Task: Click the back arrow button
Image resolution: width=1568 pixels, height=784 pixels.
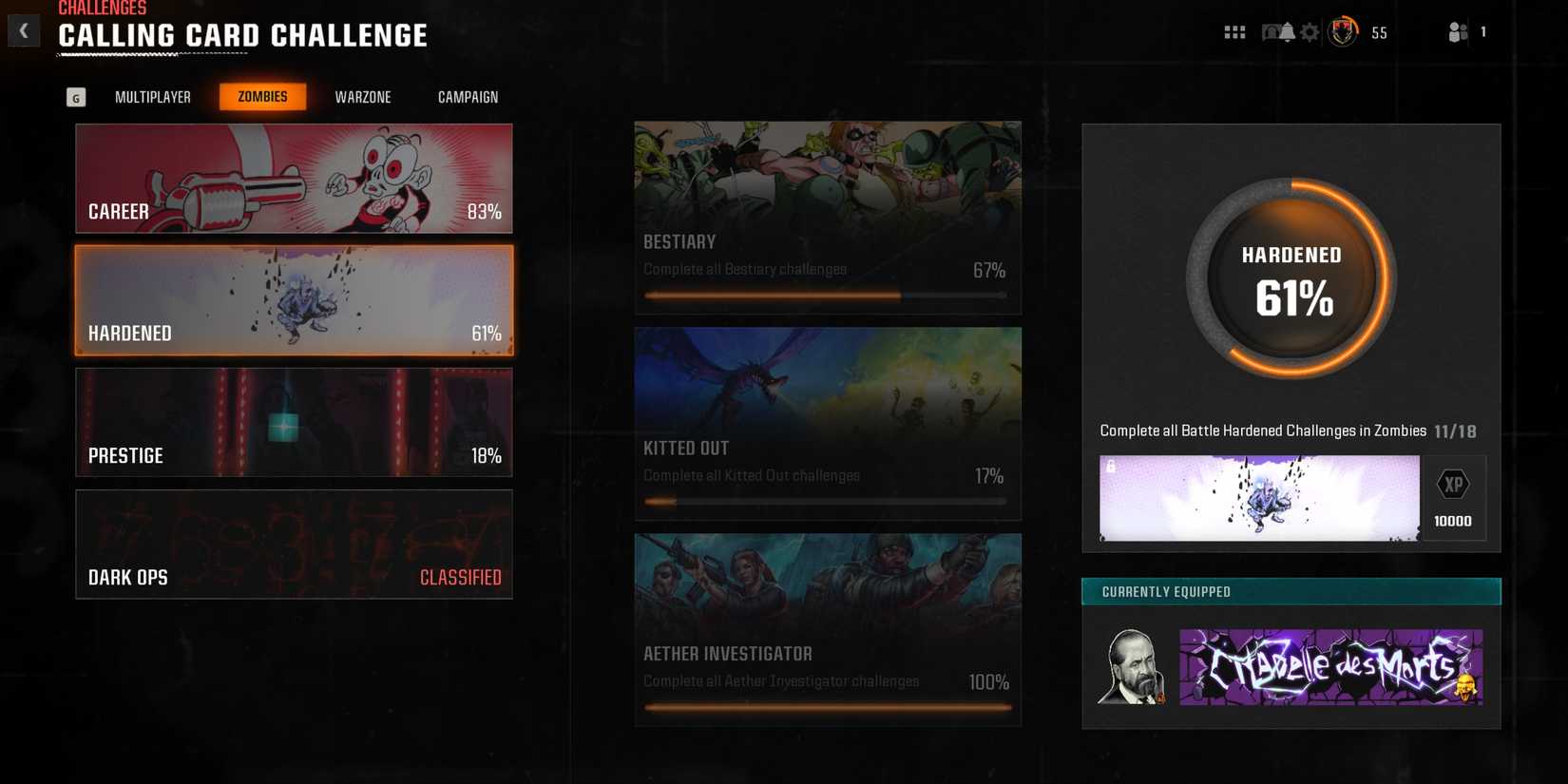Action: [x=23, y=29]
